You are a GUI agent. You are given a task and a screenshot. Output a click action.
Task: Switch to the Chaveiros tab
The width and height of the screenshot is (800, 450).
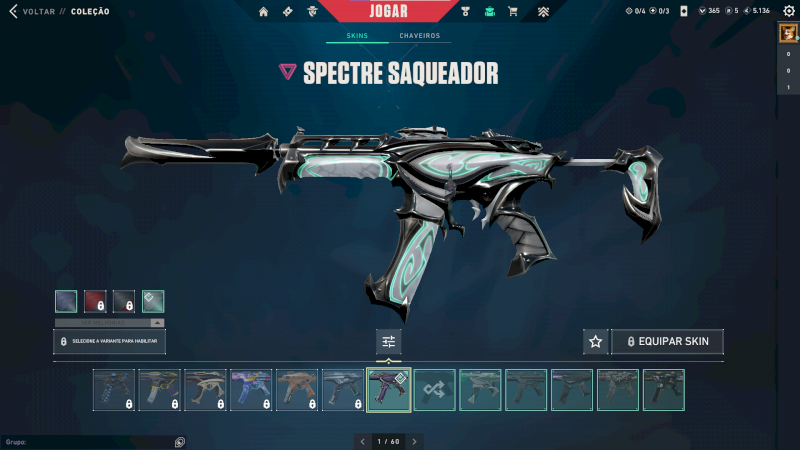coord(419,36)
